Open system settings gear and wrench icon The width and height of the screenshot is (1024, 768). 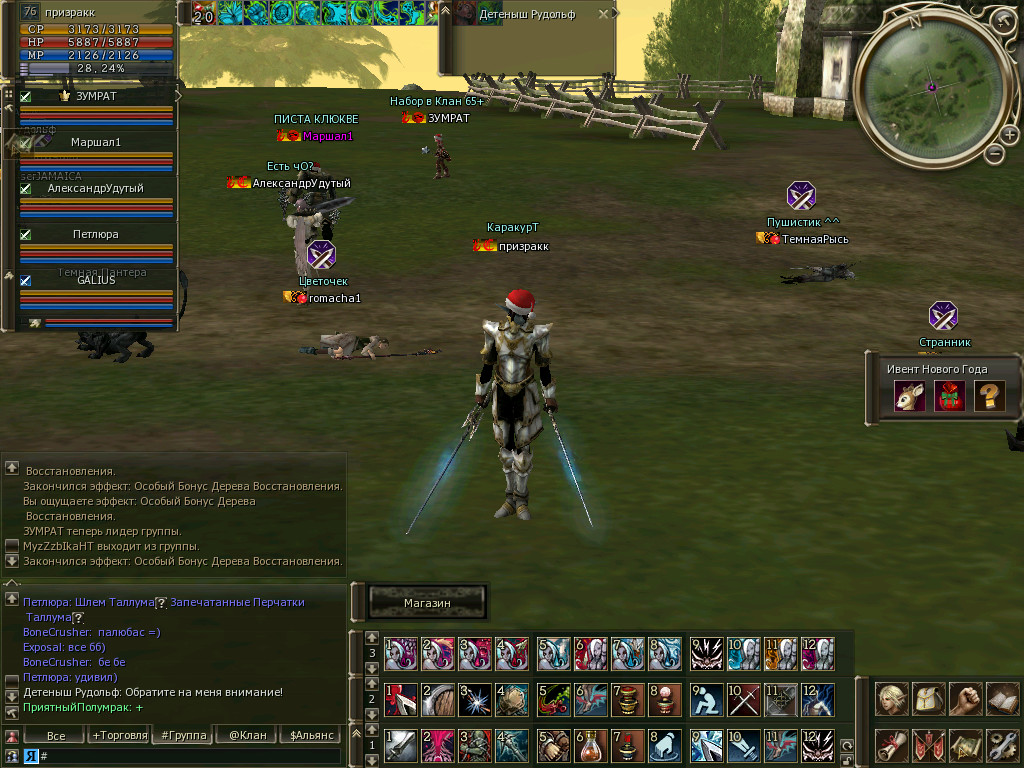pyautogui.click(x=1002, y=744)
